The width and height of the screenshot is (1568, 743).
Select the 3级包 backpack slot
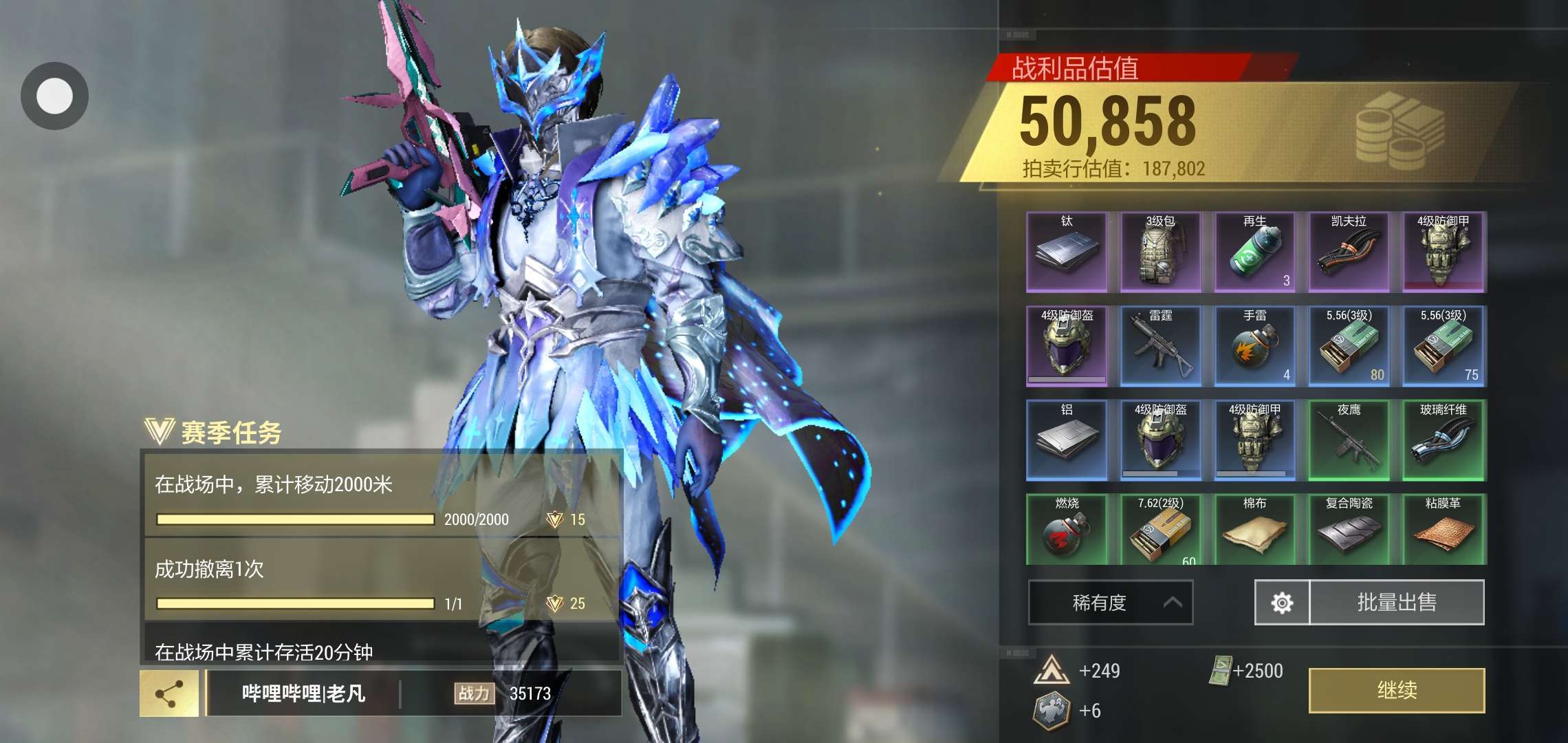pos(1161,252)
